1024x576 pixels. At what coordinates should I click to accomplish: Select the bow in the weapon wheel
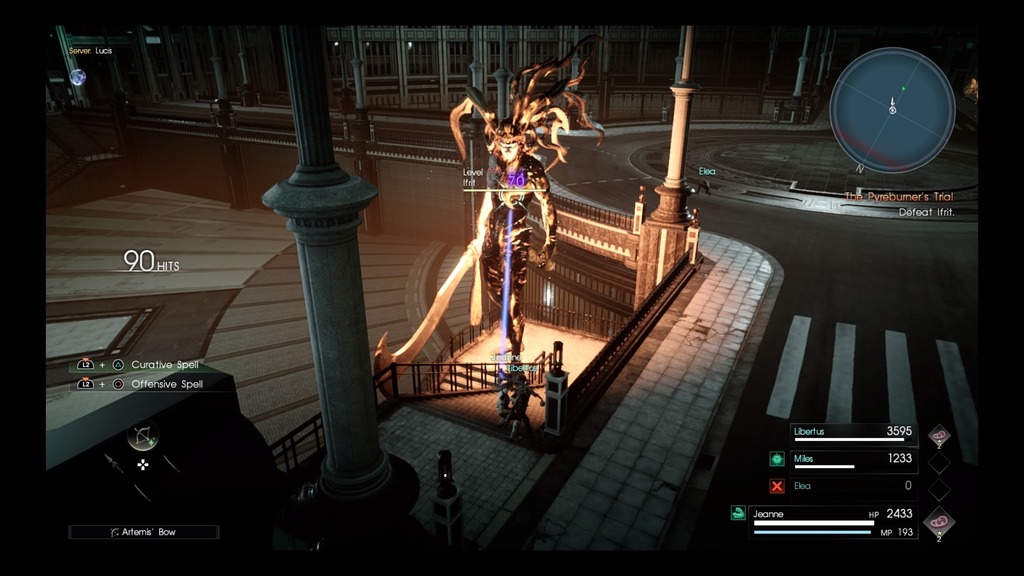click(143, 436)
